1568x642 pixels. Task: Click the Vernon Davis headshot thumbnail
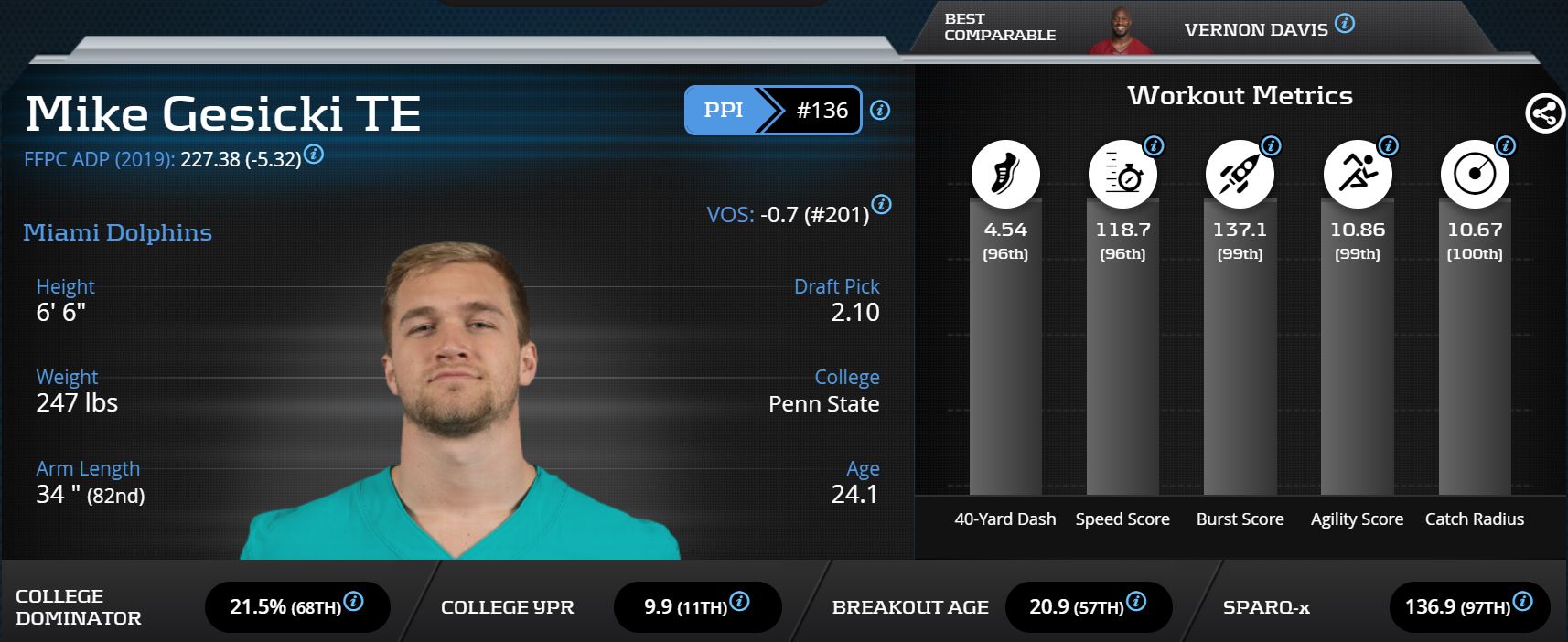[1120, 31]
